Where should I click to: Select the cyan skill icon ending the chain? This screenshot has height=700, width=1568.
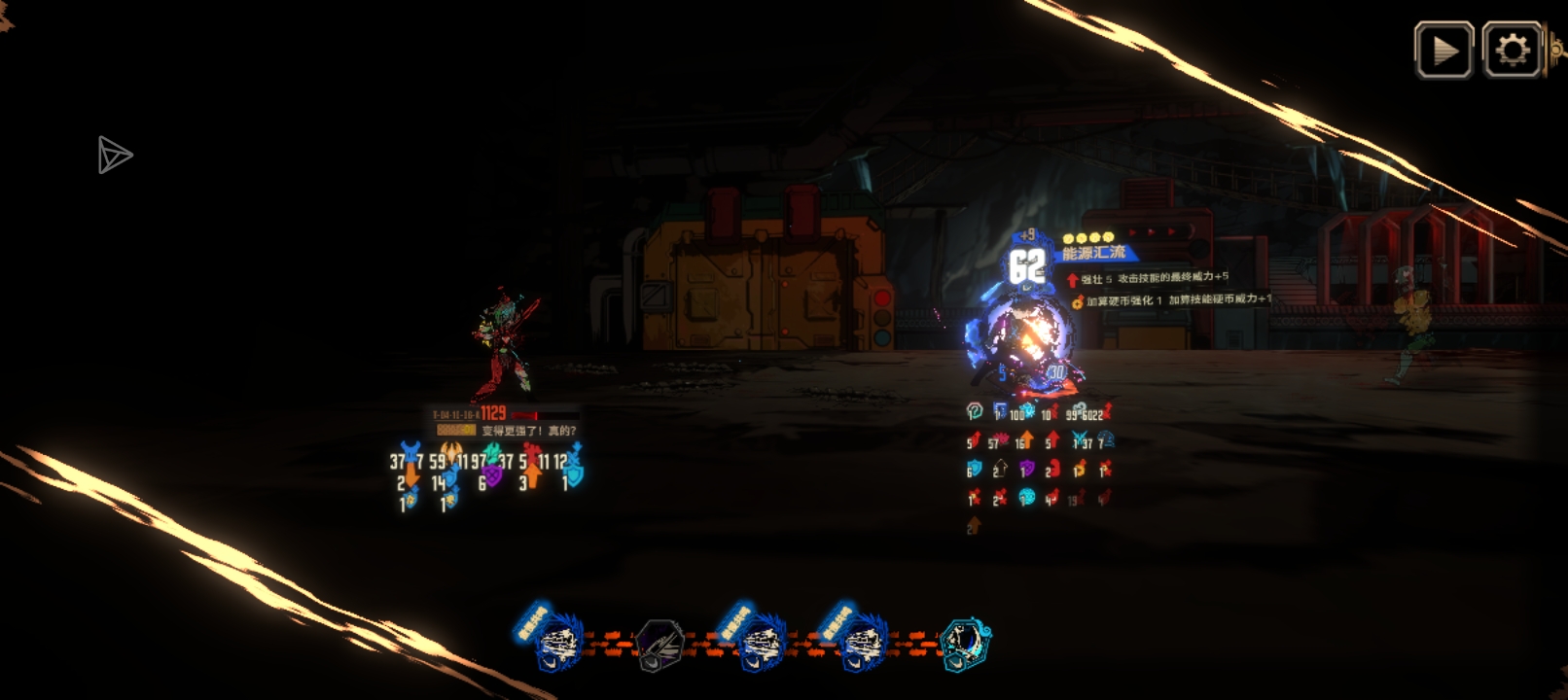coord(965,644)
